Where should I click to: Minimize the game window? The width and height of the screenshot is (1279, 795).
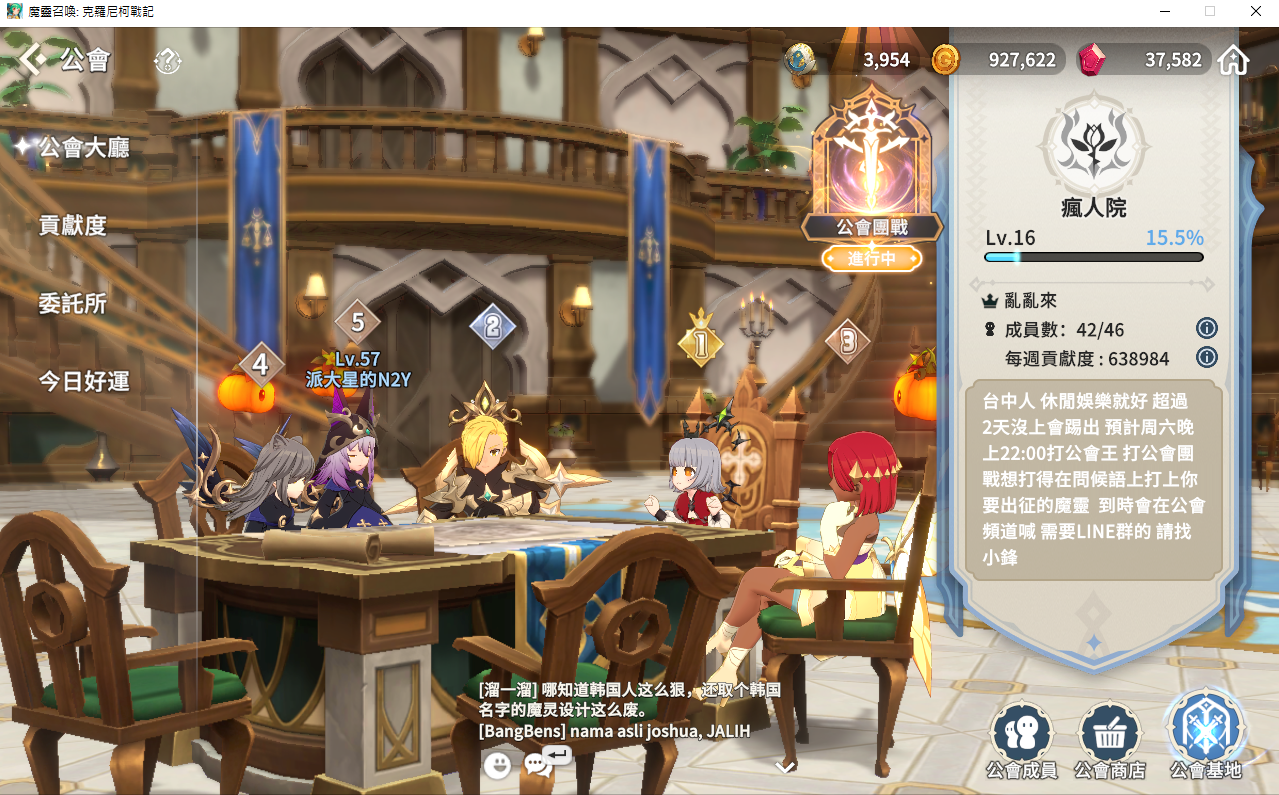coord(1164,12)
